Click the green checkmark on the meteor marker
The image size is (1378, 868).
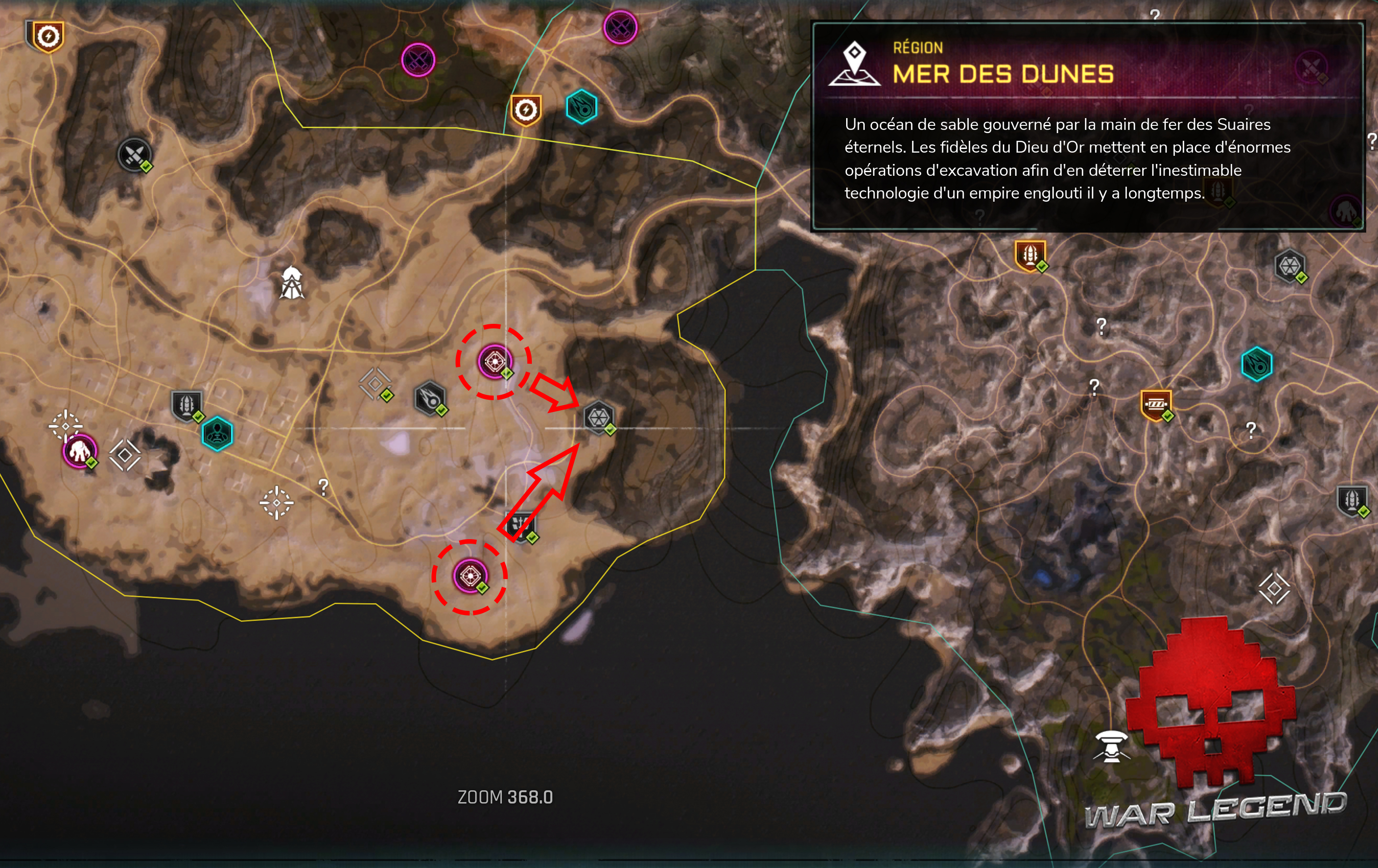(x=443, y=411)
